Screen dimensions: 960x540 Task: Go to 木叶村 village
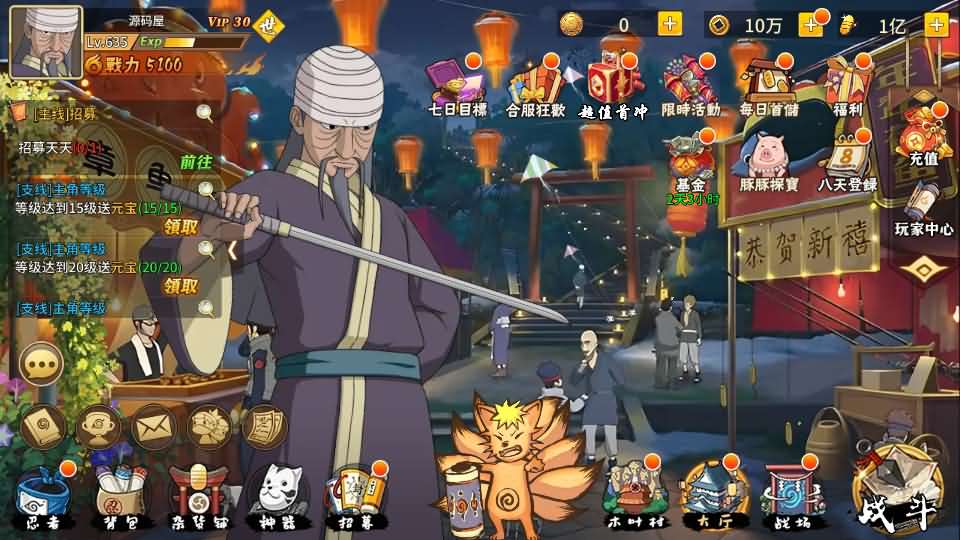(x=633, y=492)
